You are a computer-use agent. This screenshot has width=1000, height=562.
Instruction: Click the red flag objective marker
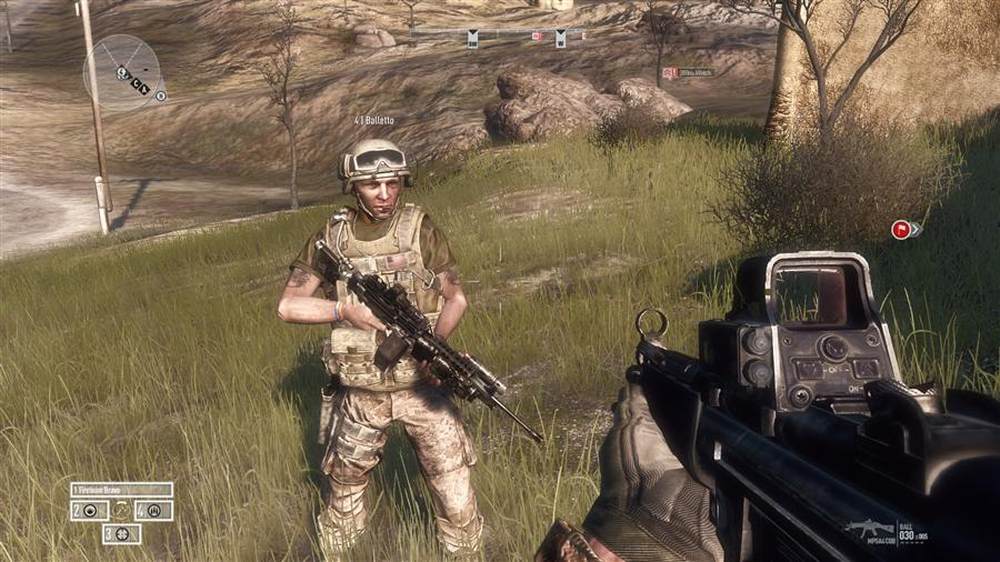pos(901,230)
